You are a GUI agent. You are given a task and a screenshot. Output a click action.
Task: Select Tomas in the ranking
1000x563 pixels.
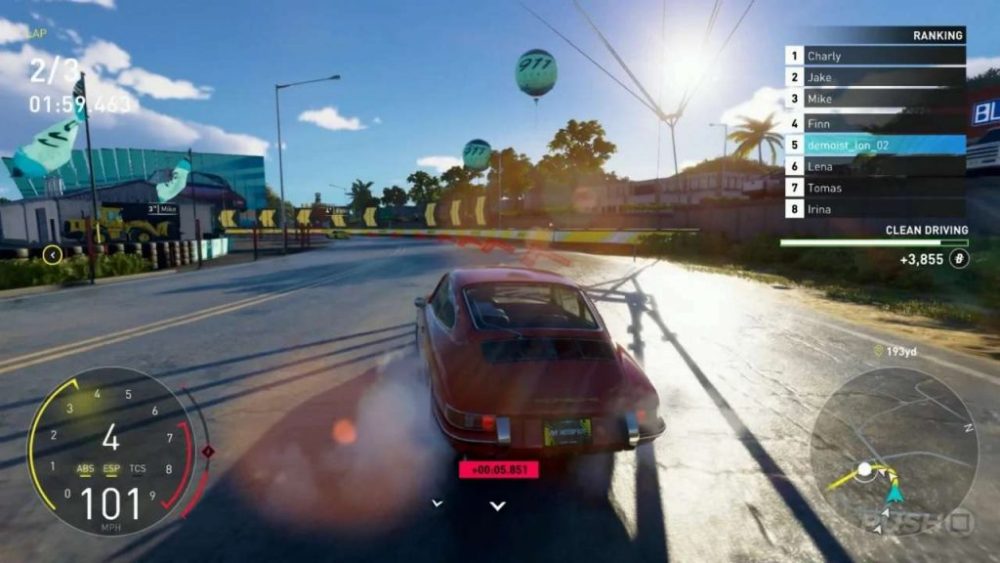pyautogui.click(x=875, y=188)
